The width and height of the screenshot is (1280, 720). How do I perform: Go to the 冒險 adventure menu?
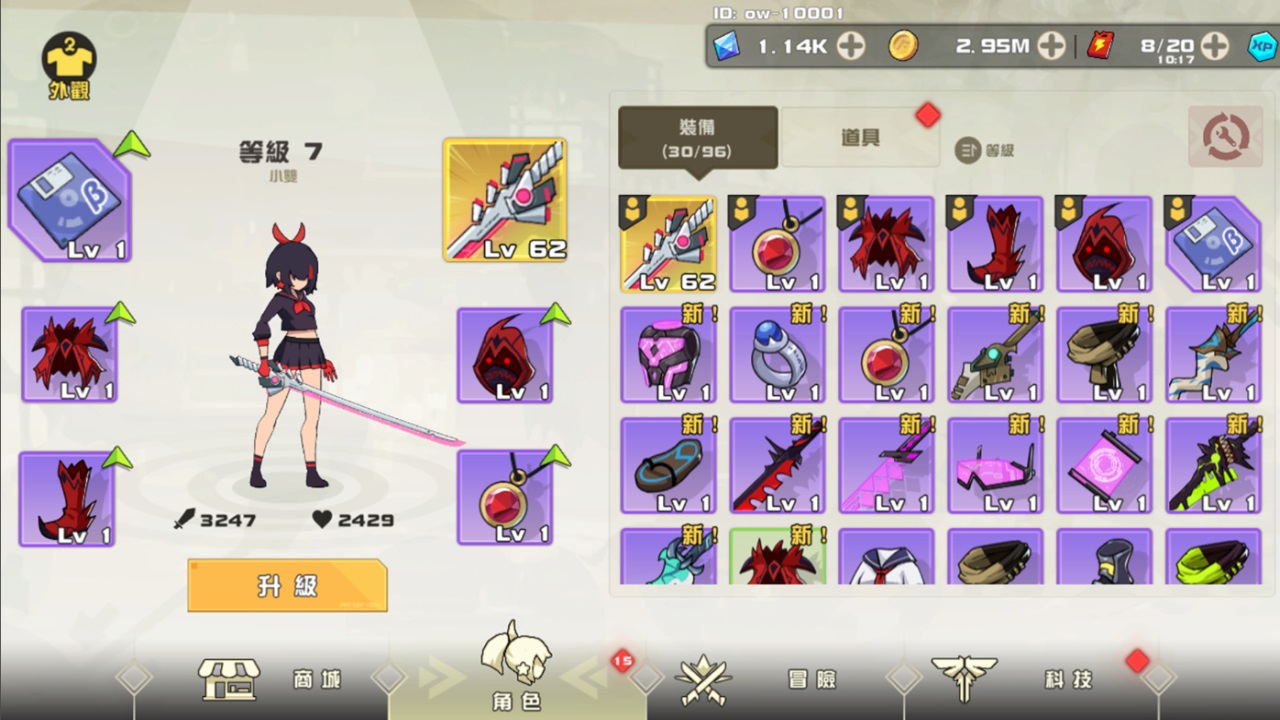point(762,680)
